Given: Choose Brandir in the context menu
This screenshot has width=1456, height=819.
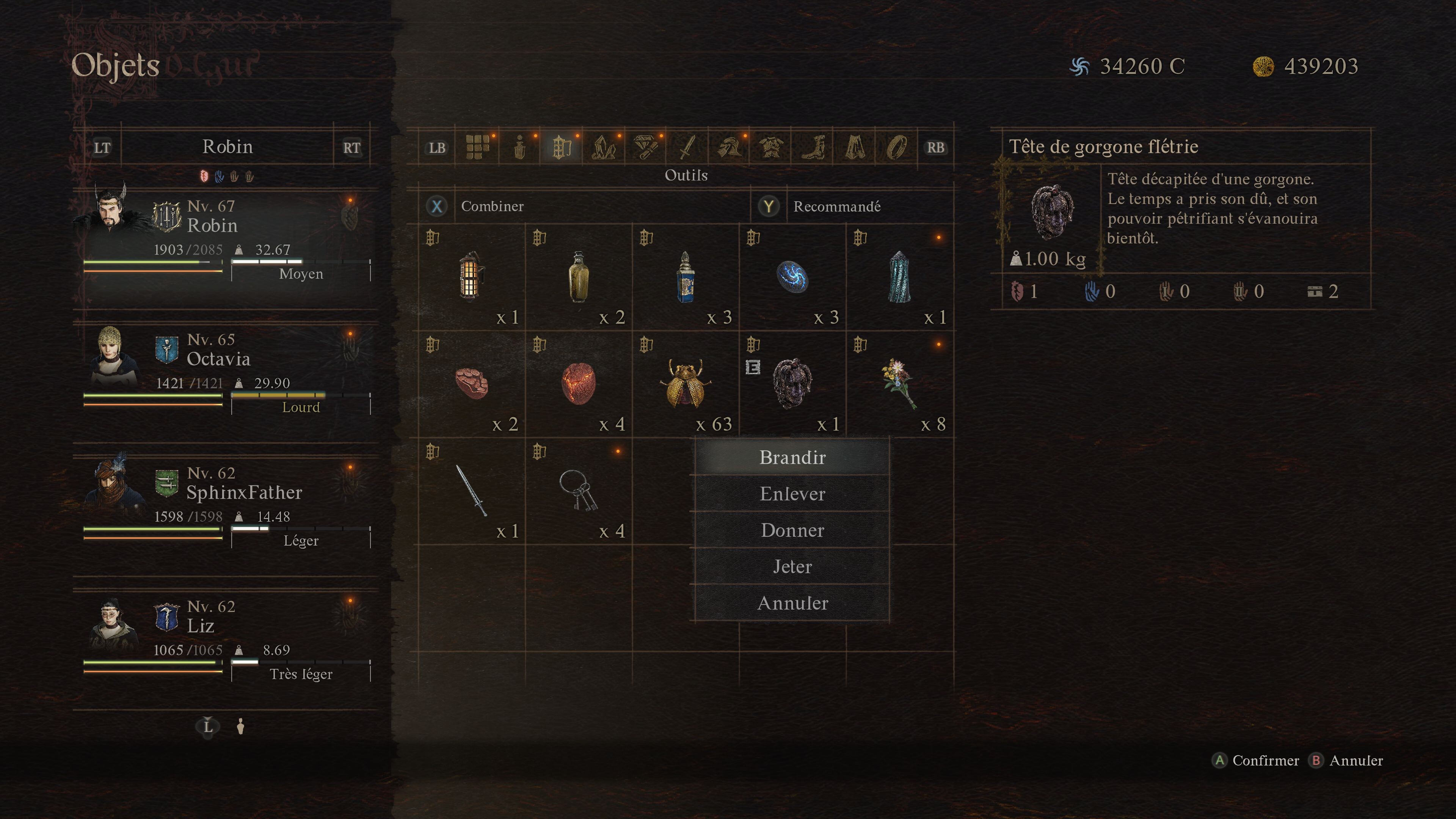Looking at the screenshot, I should [x=792, y=457].
